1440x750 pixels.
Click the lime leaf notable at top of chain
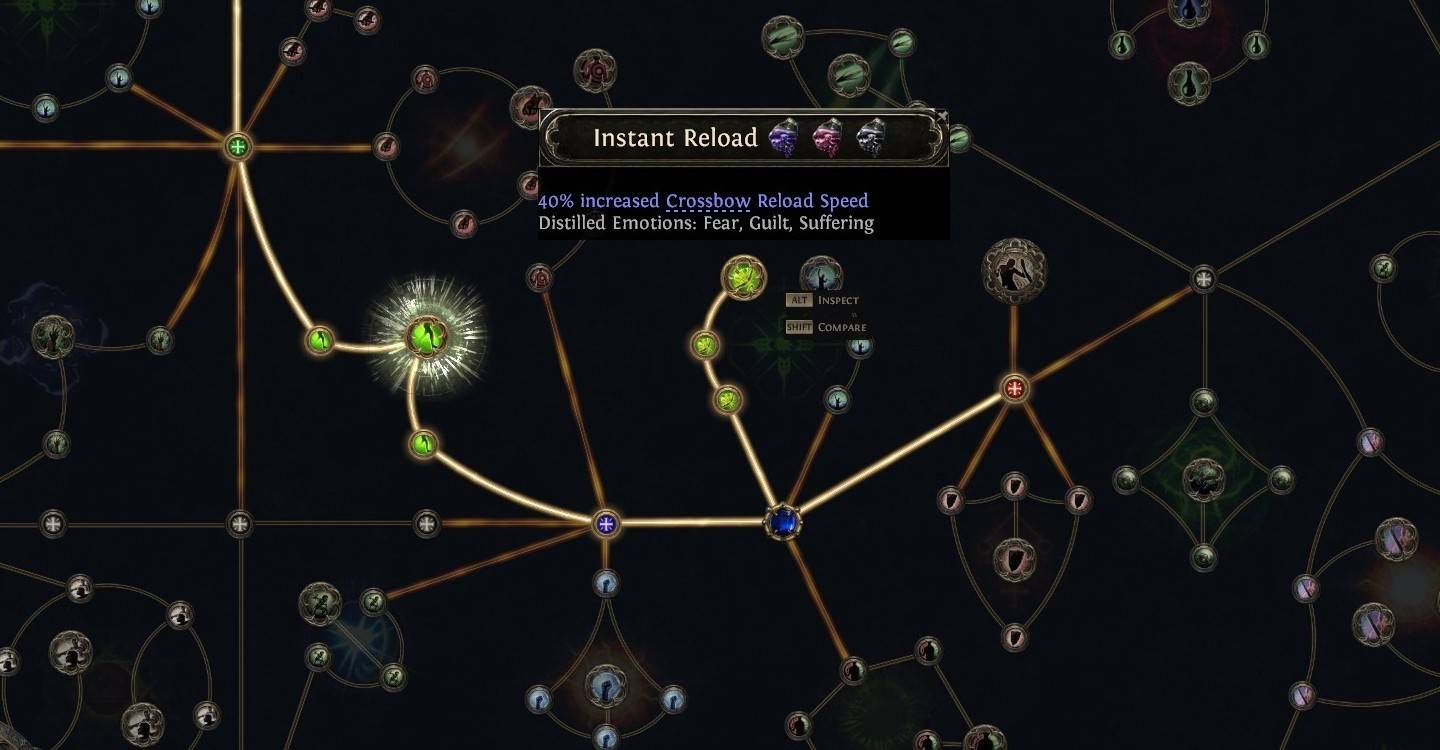(x=742, y=278)
